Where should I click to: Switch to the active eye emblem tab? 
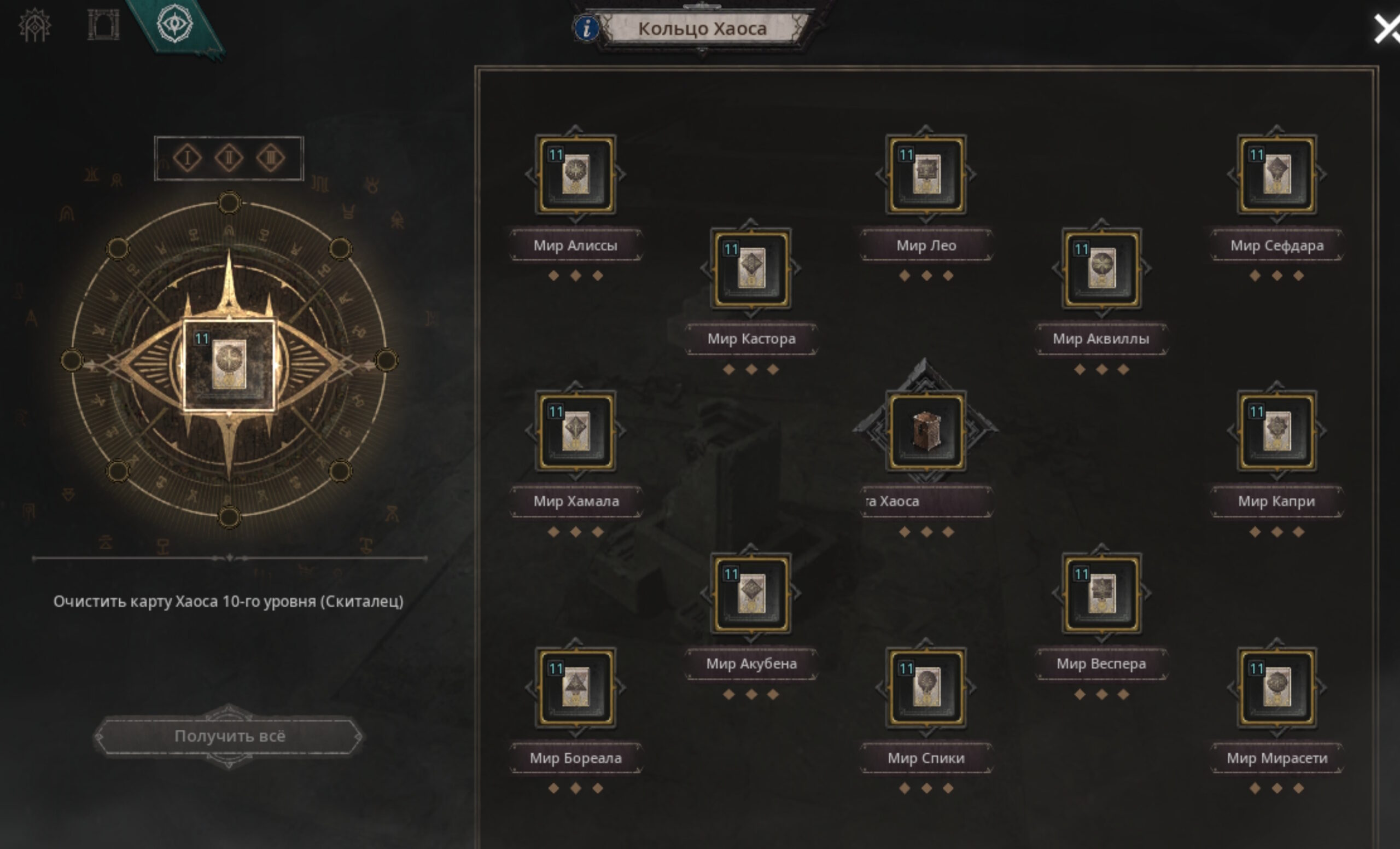174,25
